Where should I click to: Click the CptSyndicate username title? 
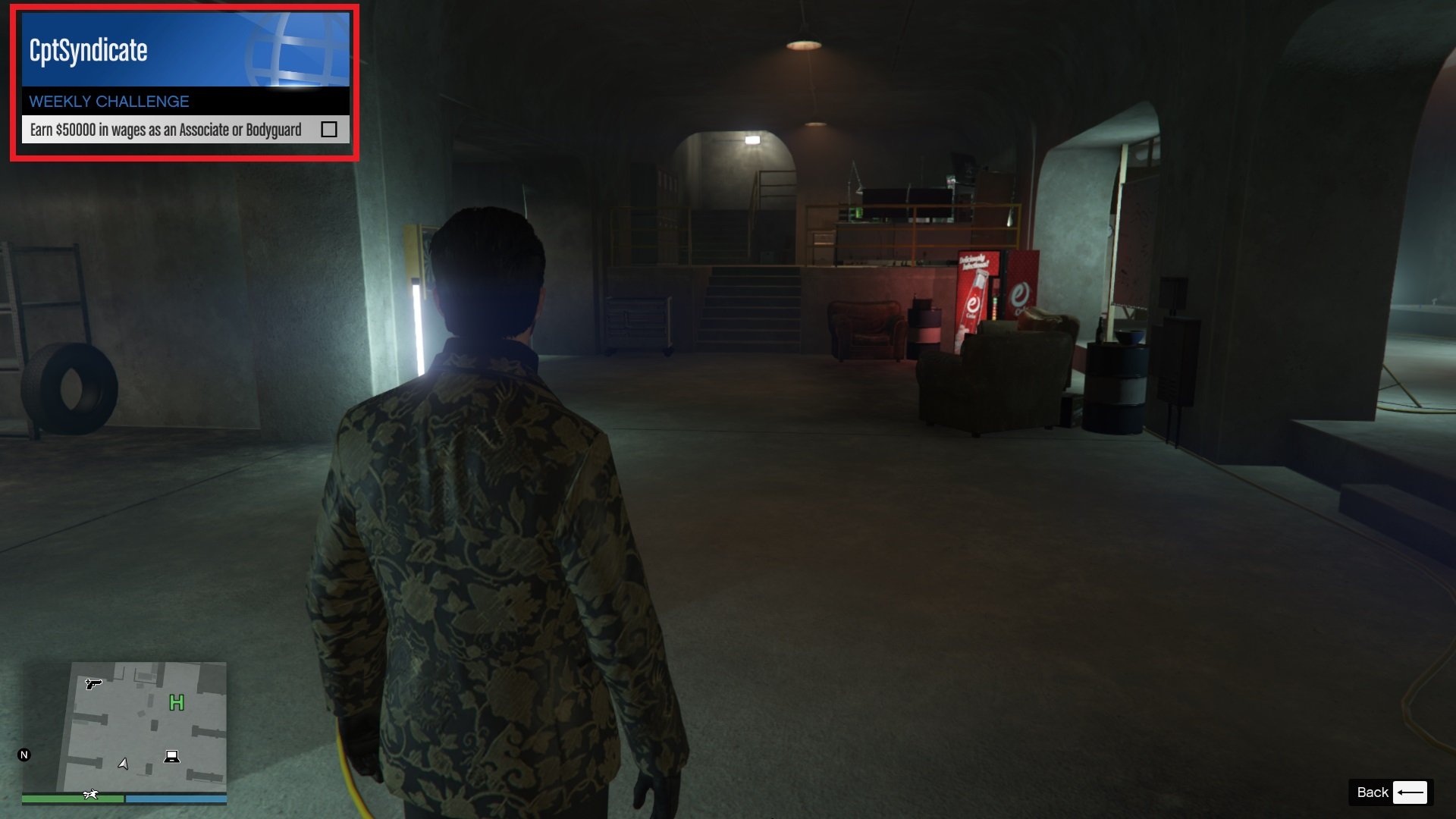pyautogui.click(x=87, y=51)
